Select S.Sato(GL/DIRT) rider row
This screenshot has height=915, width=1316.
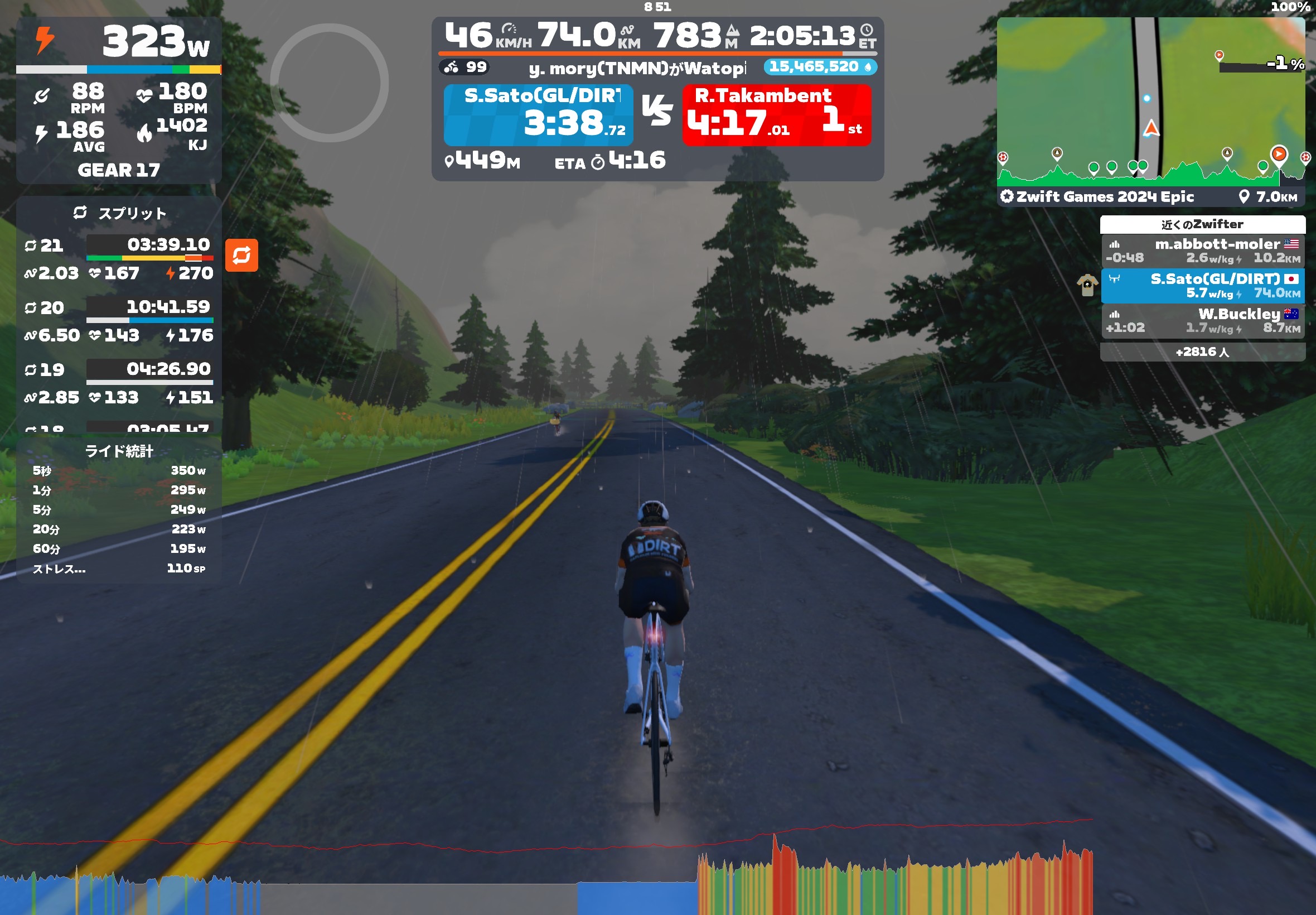click(x=1202, y=286)
